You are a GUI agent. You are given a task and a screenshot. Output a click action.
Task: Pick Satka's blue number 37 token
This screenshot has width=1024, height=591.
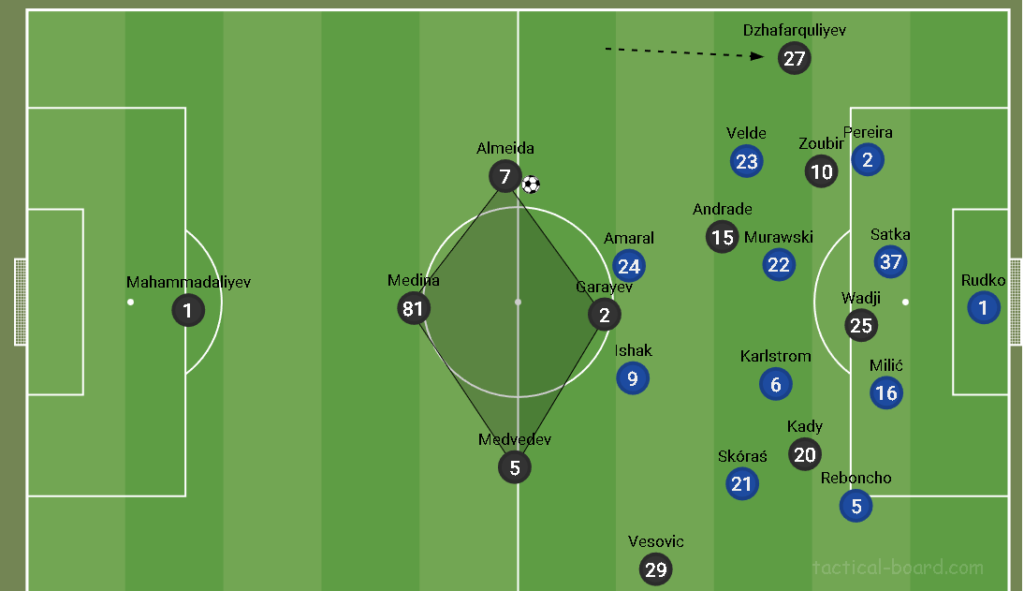[x=890, y=262]
